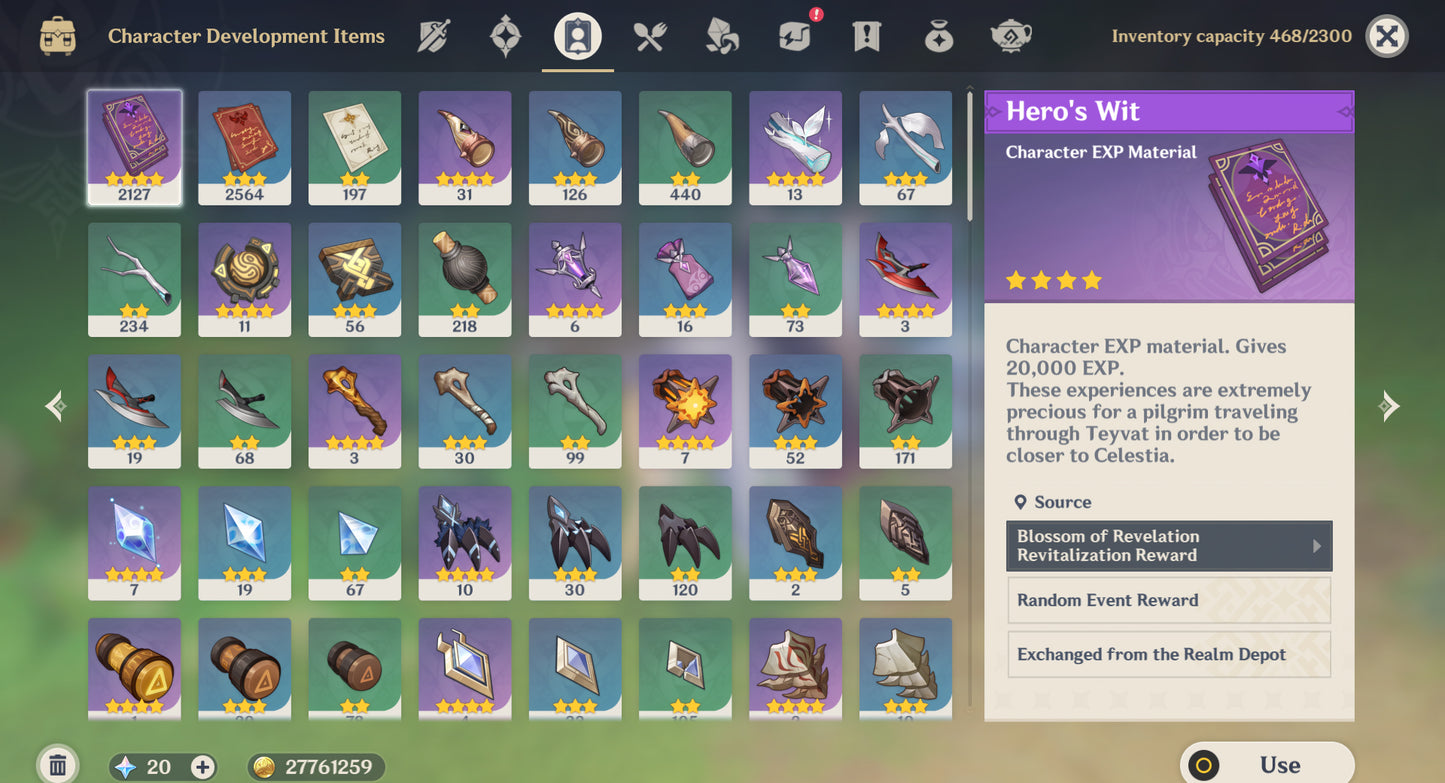Image resolution: width=1445 pixels, height=783 pixels.
Task: Select the Random Event Reward source
Action: pyautogui.click(x=1168, y=600)
